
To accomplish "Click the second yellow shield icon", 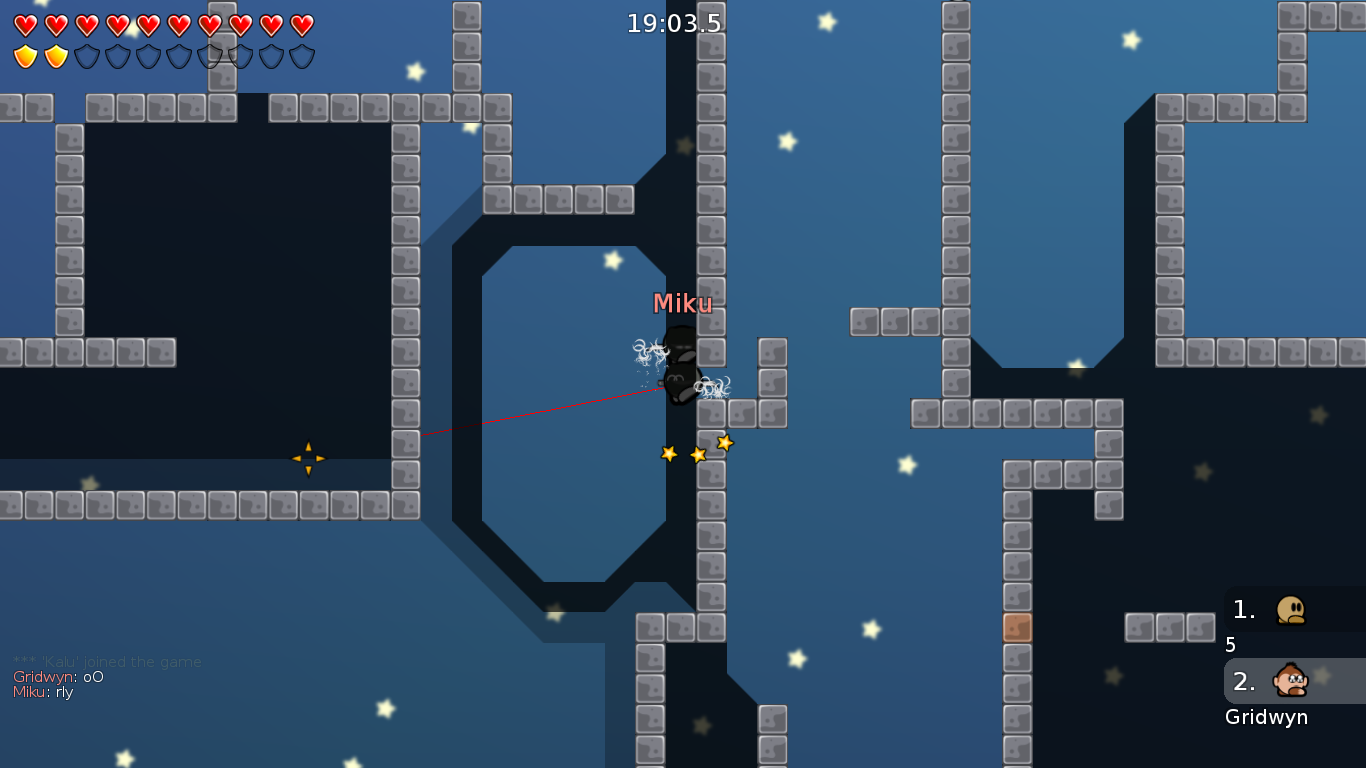I will pos(57,56).
